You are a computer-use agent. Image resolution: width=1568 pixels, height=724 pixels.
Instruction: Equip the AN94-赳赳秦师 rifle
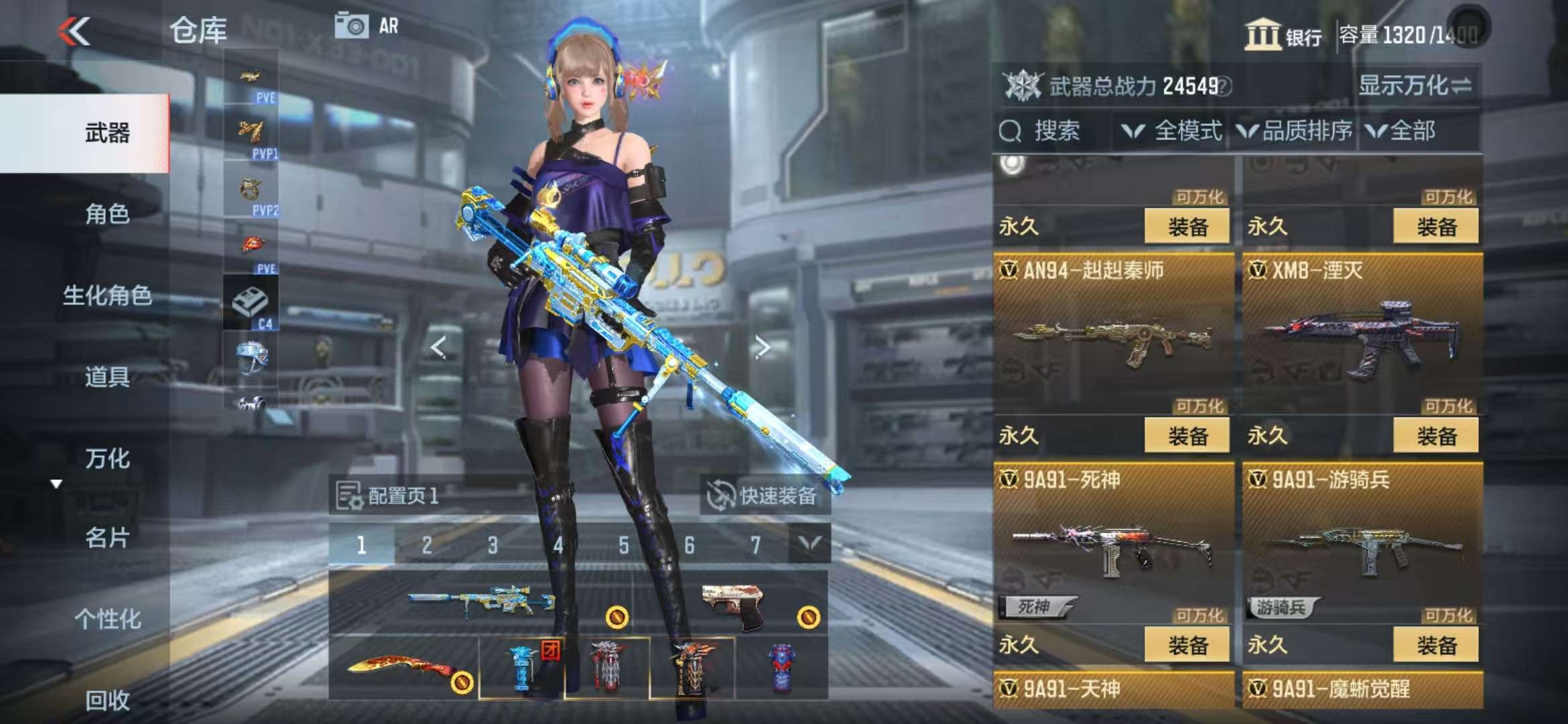(x=1187, y=436)
